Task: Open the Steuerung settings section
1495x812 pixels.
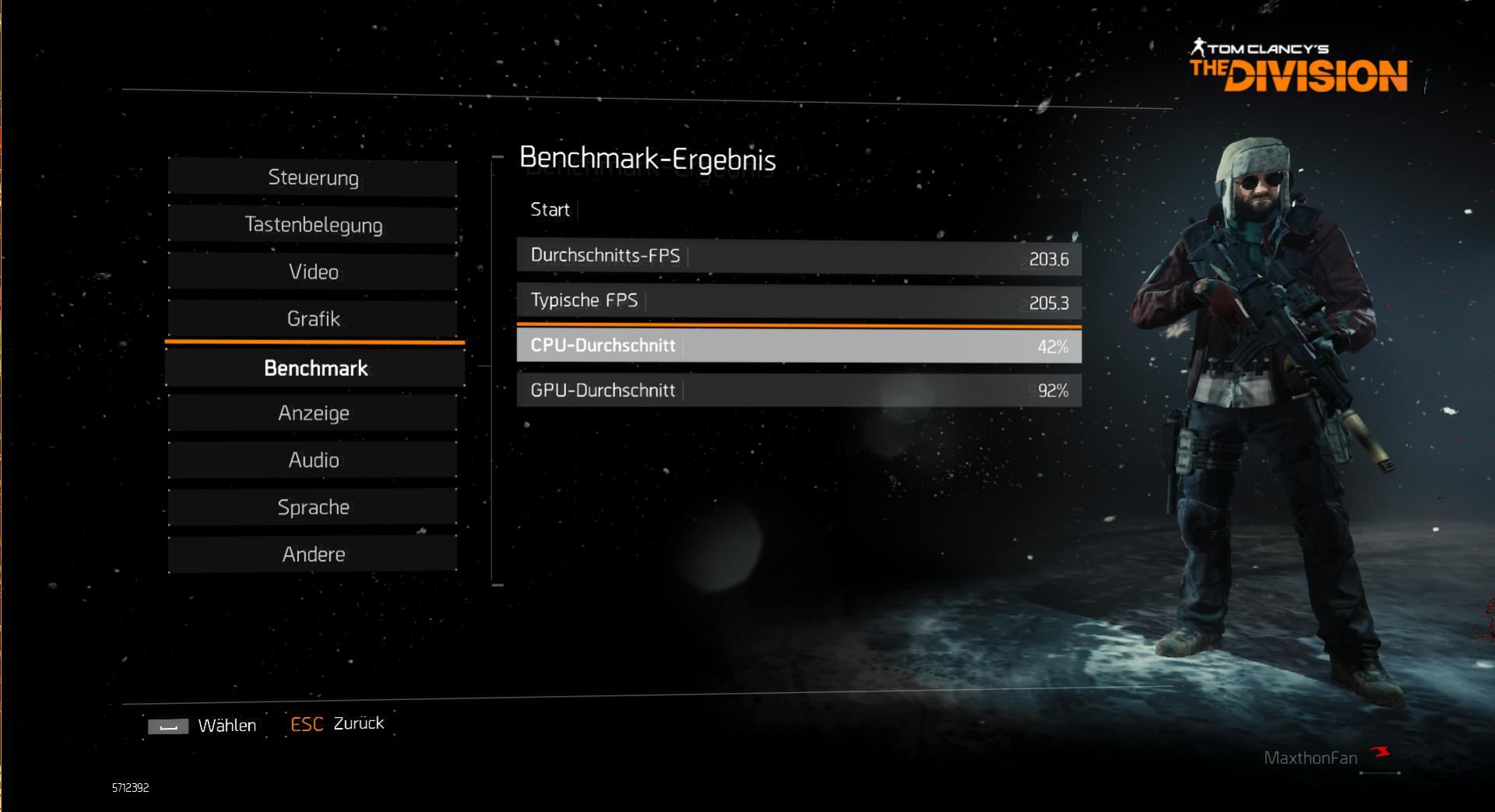Action: 313,178
